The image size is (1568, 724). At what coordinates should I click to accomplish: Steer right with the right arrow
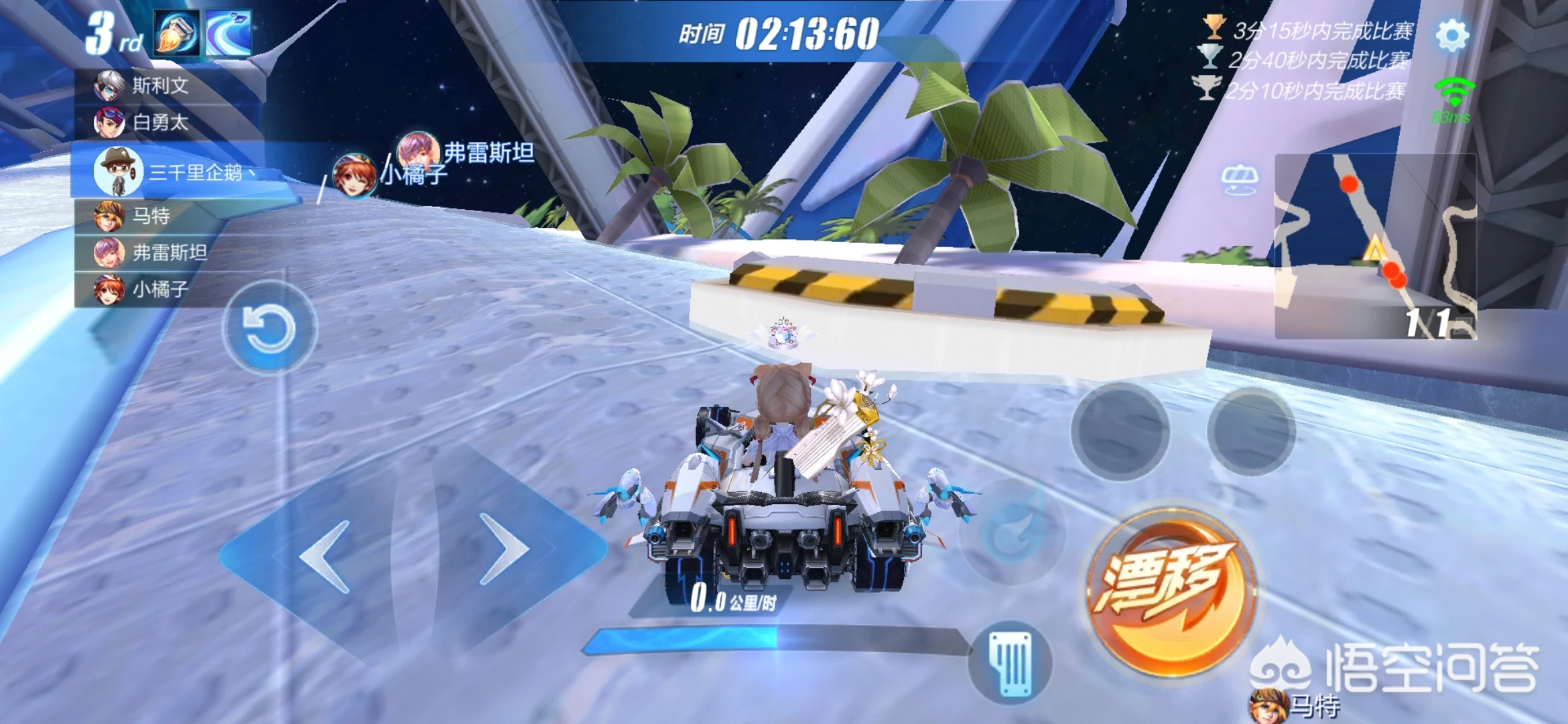pos(504,549)
